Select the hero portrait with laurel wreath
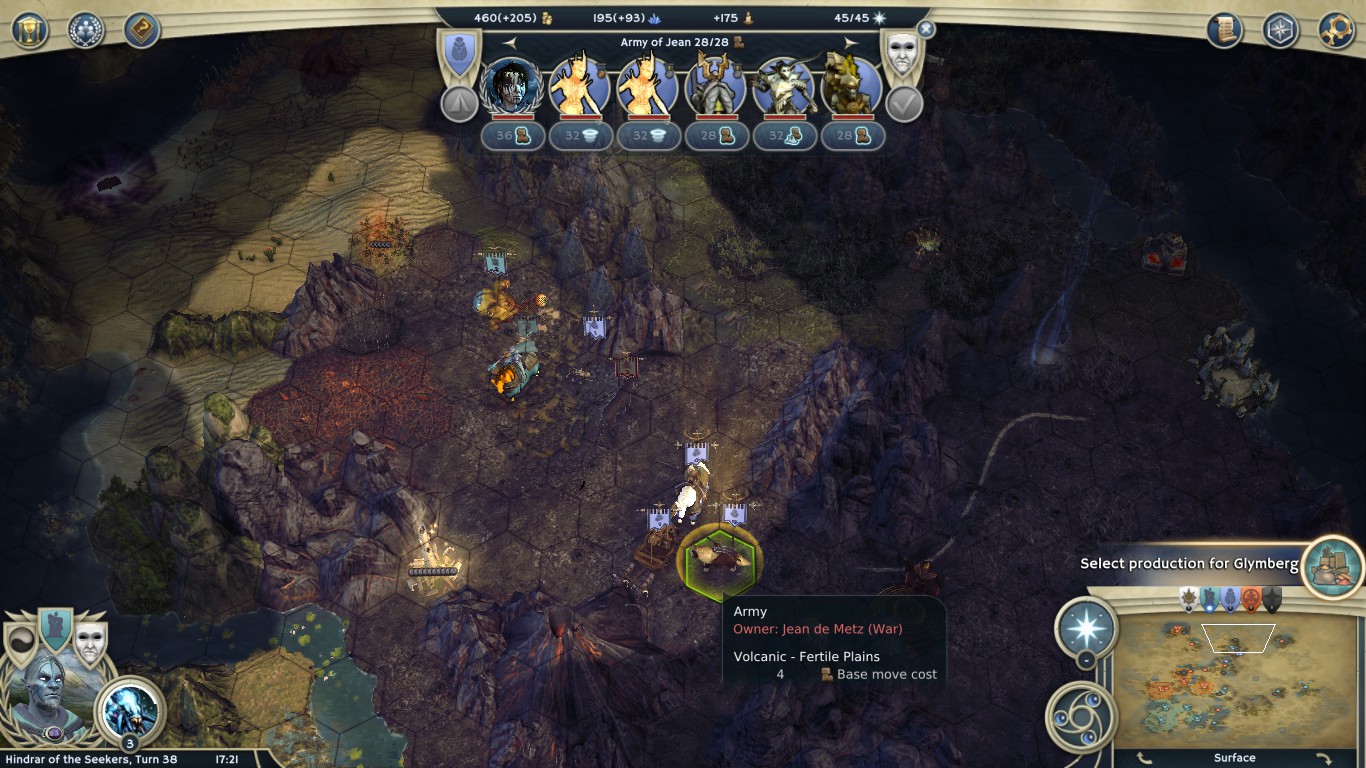Viewport: 1366px width, 768px height. coord(511,86)
